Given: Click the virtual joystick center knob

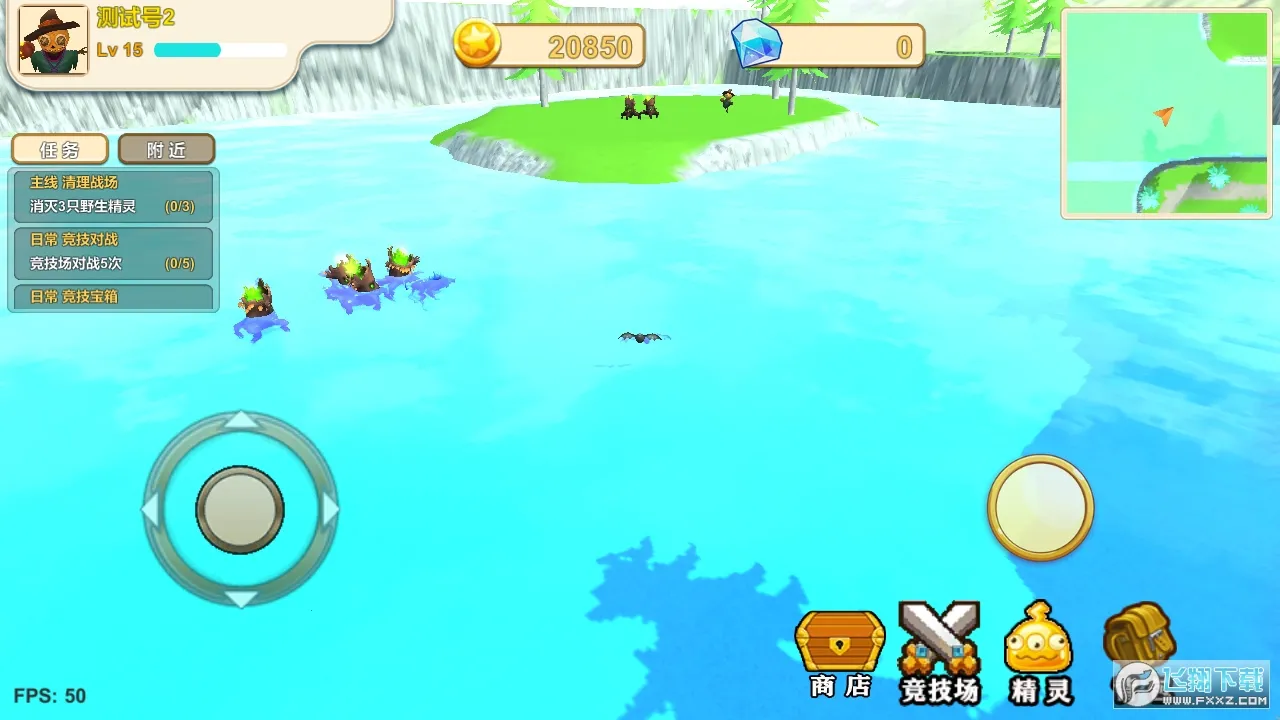Looking at the screenshot, I should (240, 509).
